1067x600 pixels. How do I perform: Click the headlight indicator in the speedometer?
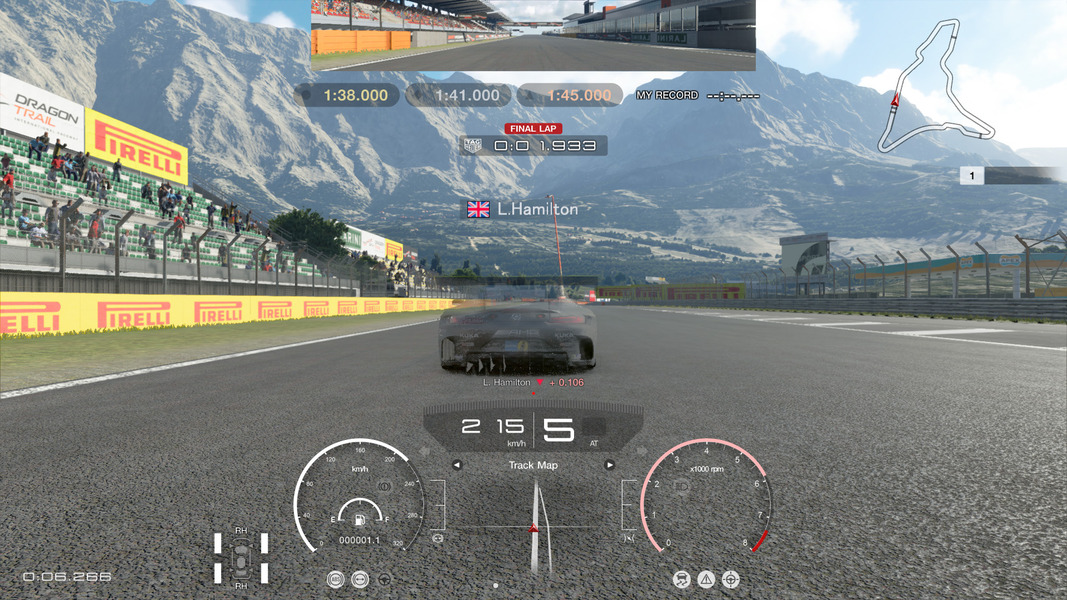(x=384, y=486)
